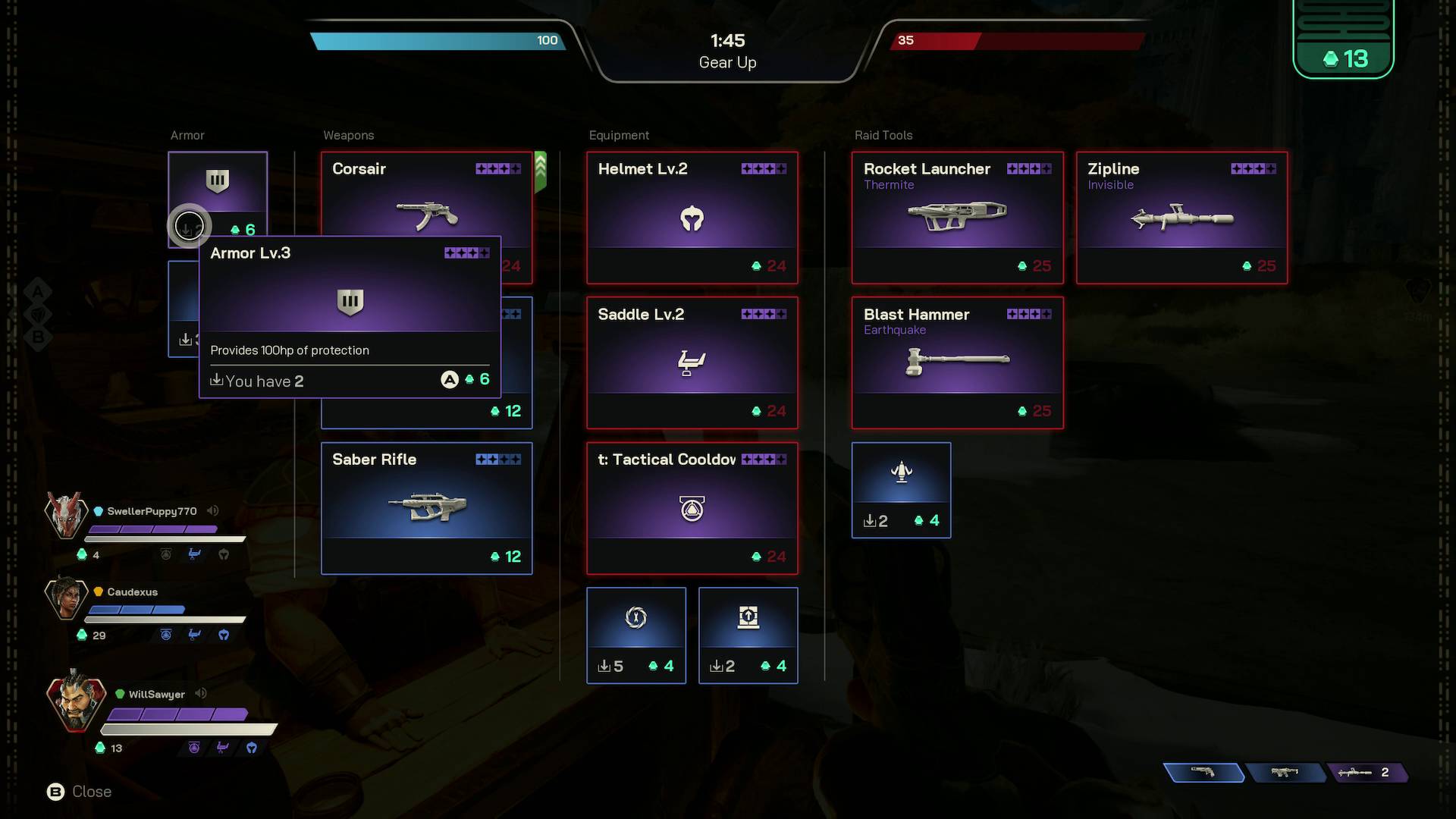Viewport: 1456px width, 819px height.
Task: Buy the wall upgrade item costing 4
Action: tap(748, 635)
